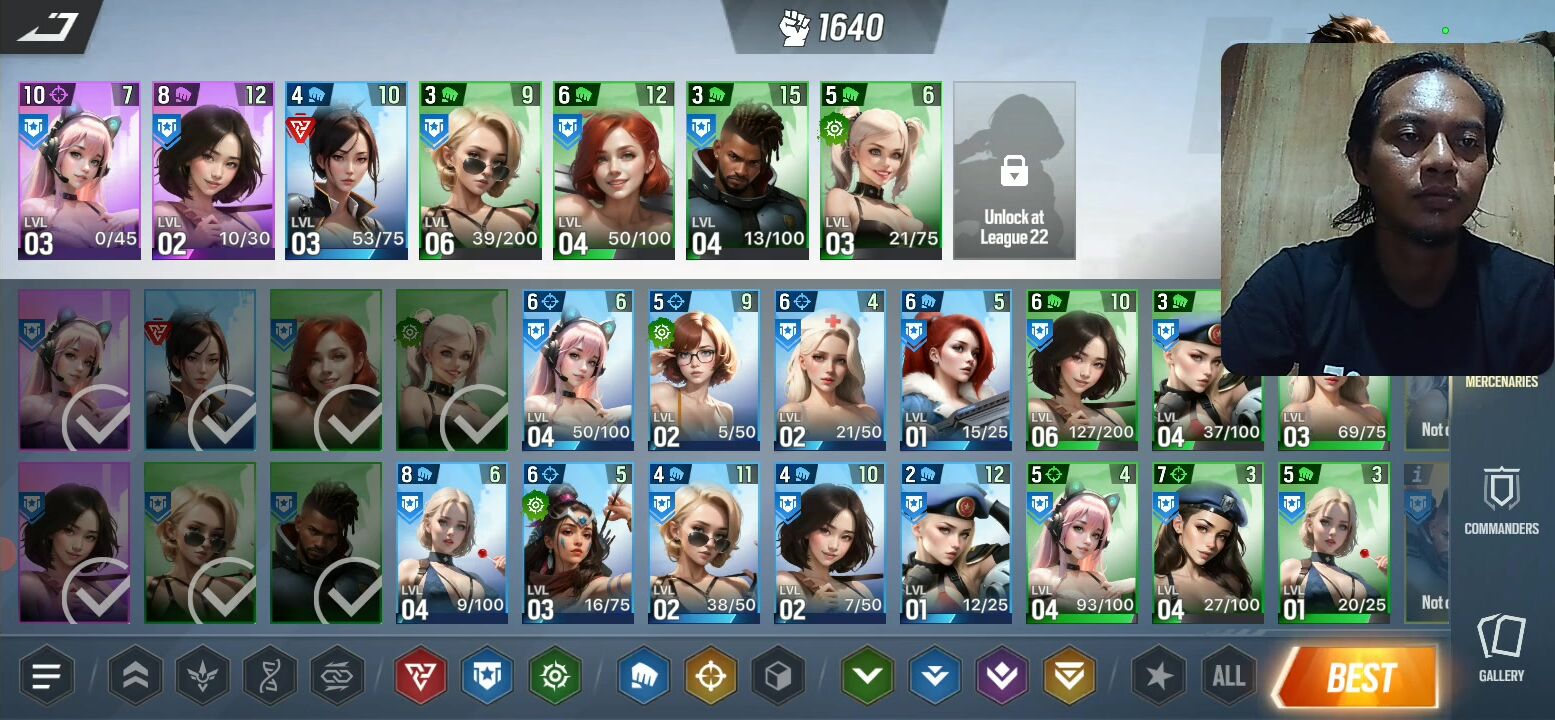This screenshot has height=720, width=1555.
Task: Filter by blue shield faction
Action: click(x=487, y=677)
